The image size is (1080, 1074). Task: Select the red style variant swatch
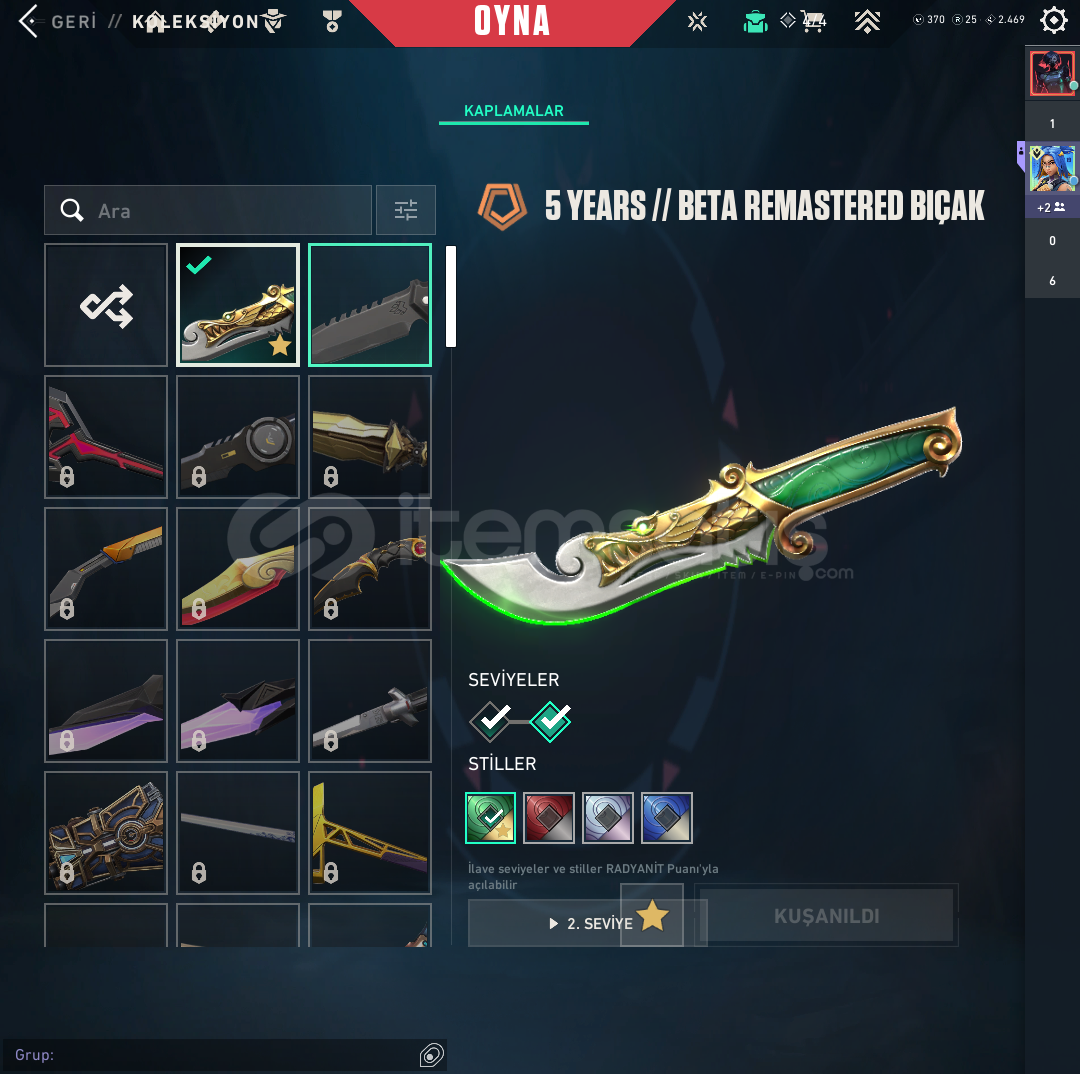pyautogui.click(x=549, y=818)
